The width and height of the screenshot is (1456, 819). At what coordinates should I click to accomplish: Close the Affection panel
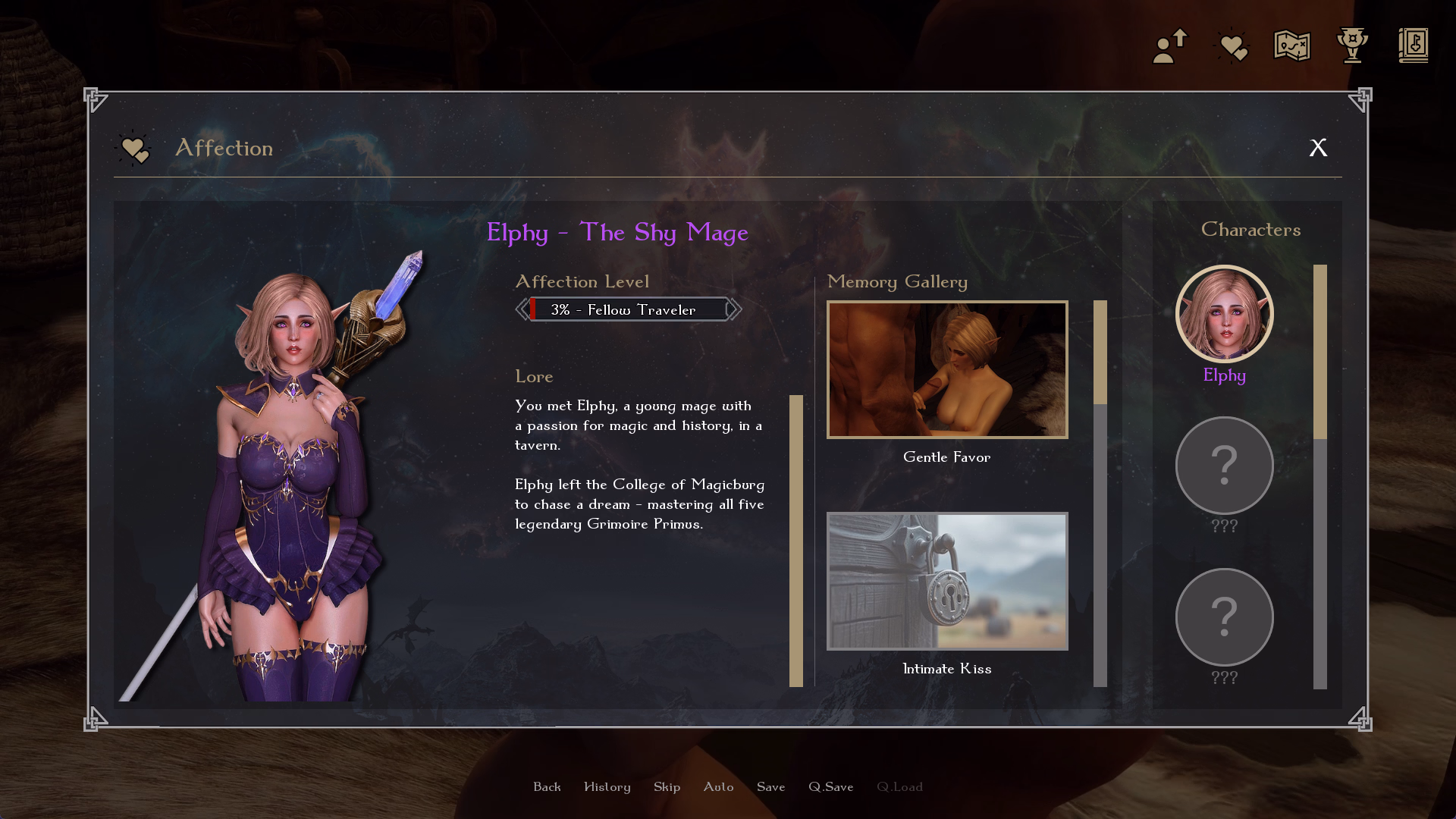coord(1318,148)
